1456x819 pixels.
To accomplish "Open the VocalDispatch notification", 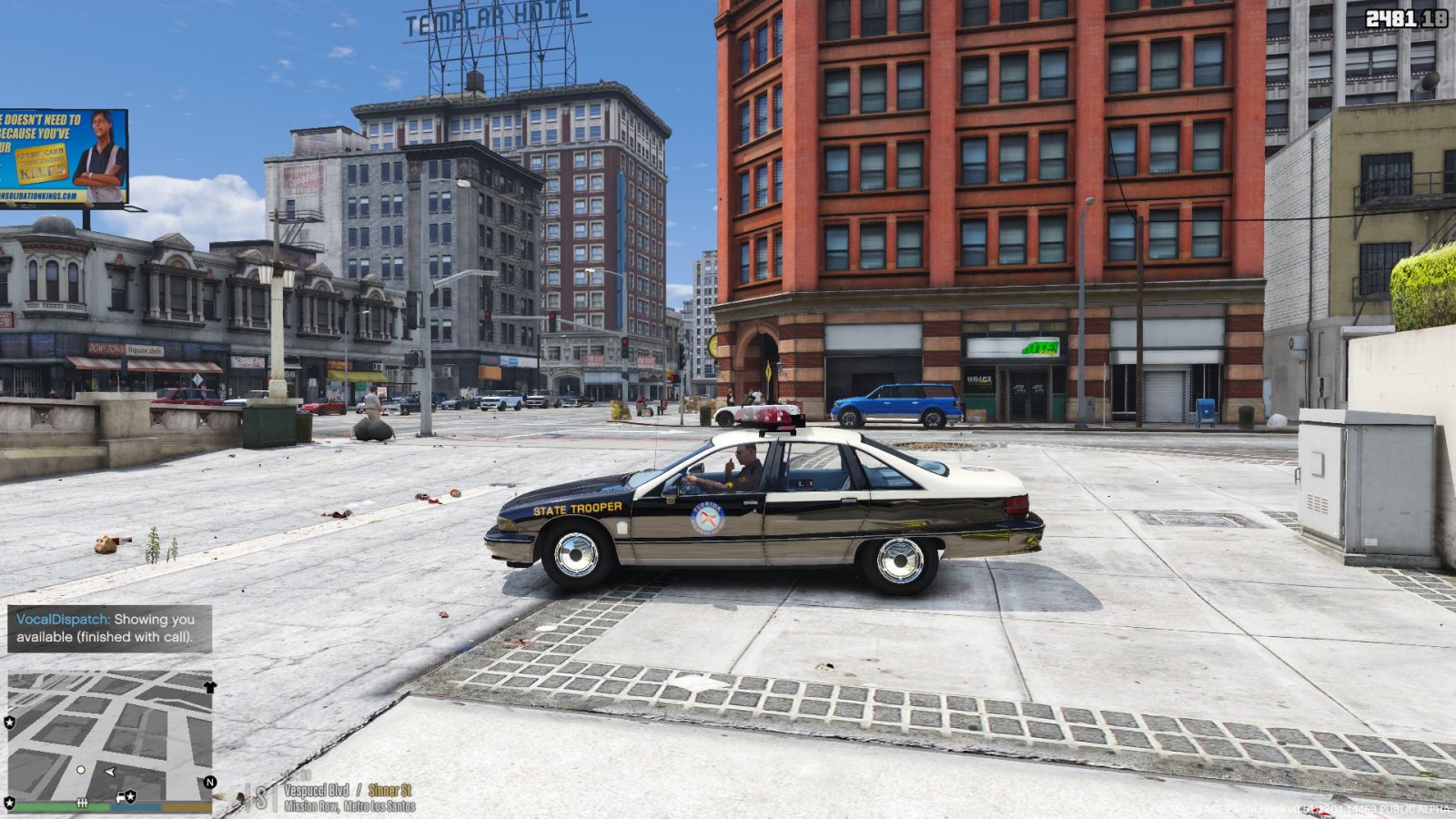I will [109, 628].
